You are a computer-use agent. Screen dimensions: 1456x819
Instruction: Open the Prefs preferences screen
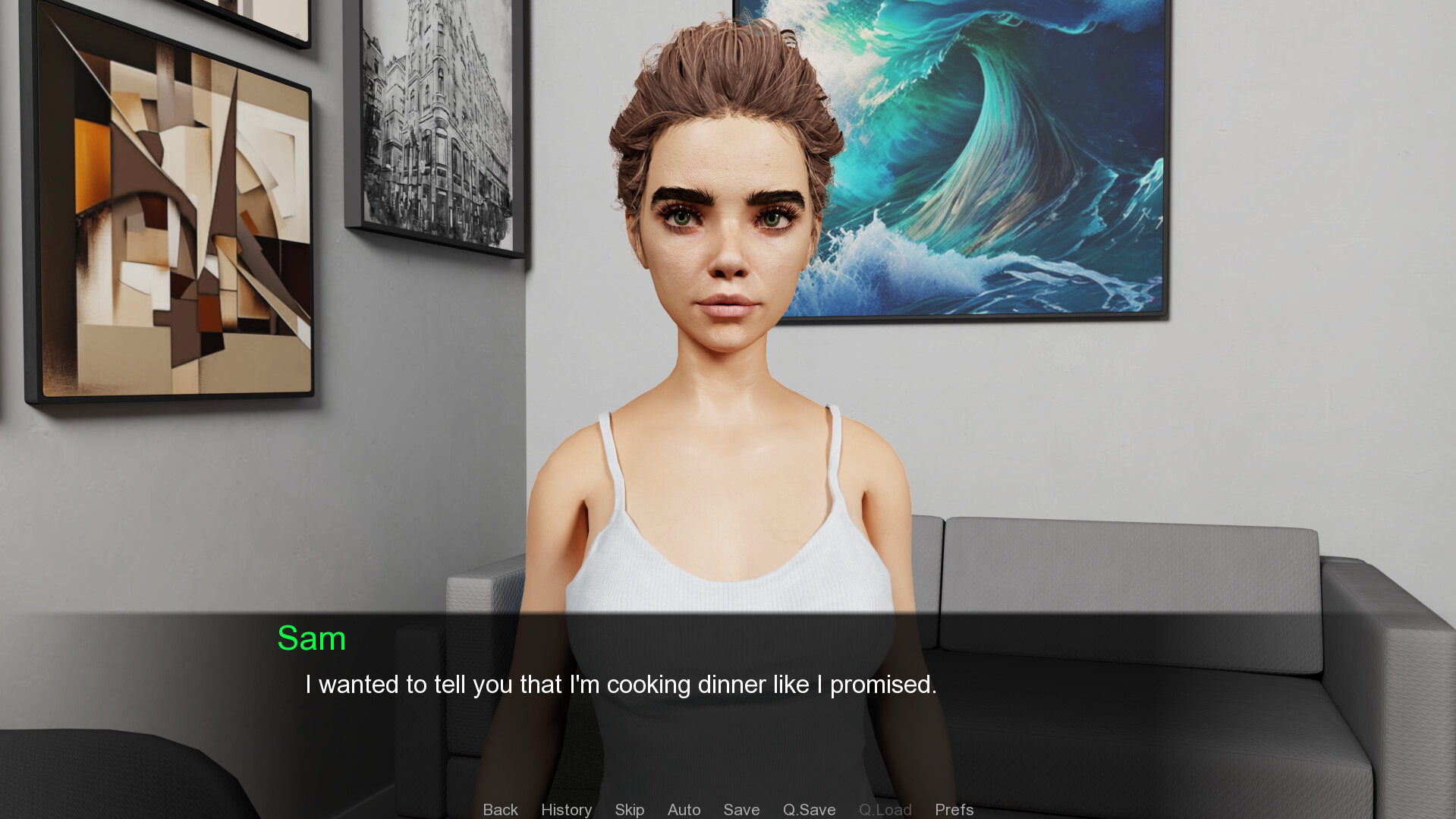tap(954, 809)
